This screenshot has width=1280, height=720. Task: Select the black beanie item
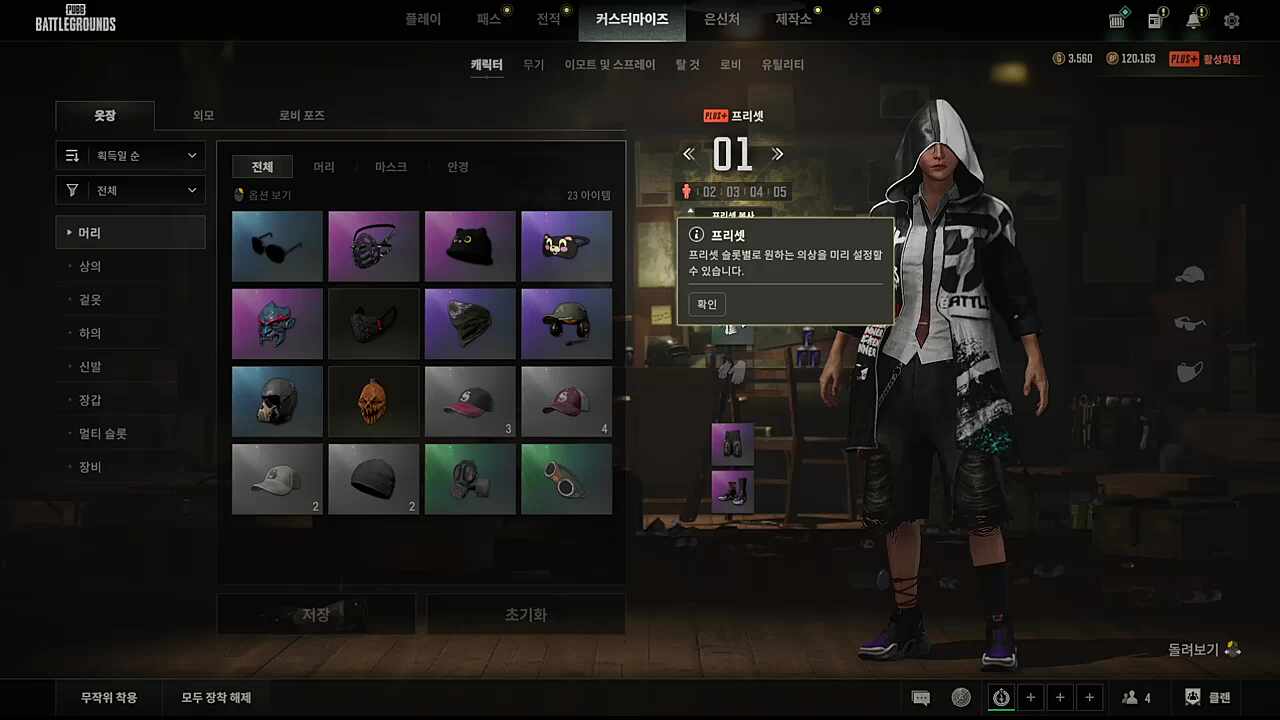[x=373, y=479]
